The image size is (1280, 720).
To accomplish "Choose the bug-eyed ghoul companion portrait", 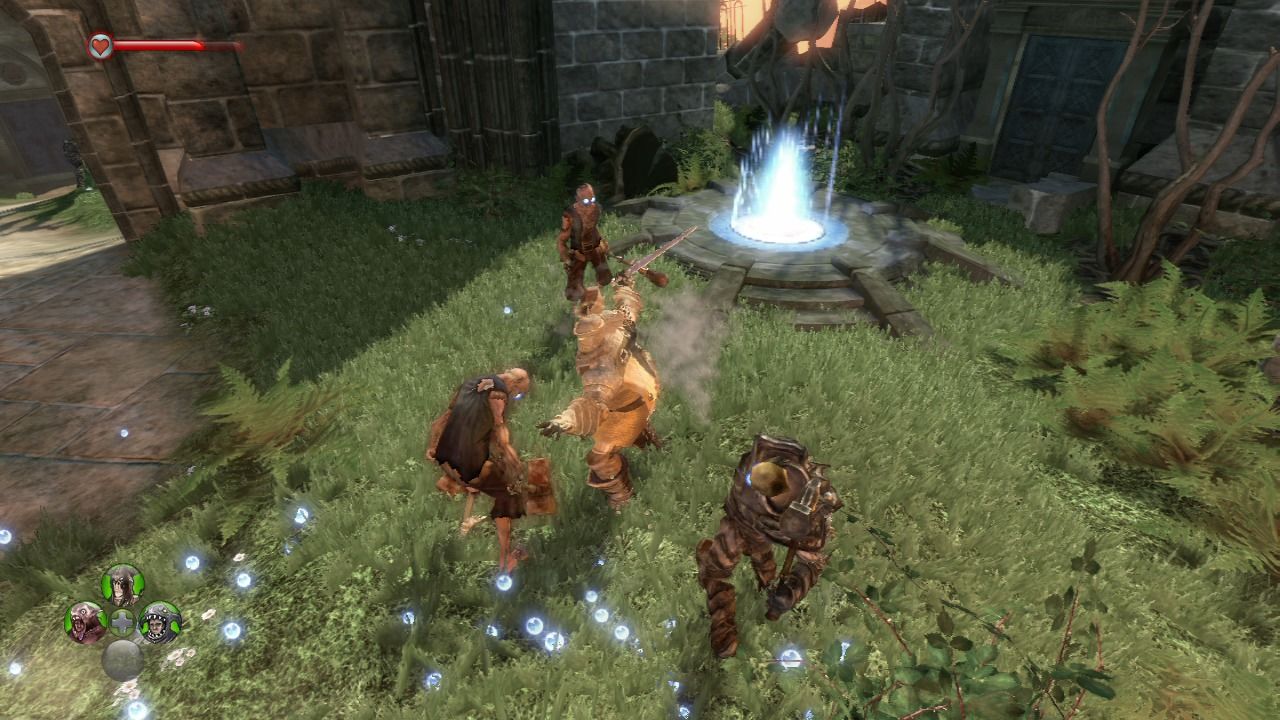I will (x=85, y=622).
